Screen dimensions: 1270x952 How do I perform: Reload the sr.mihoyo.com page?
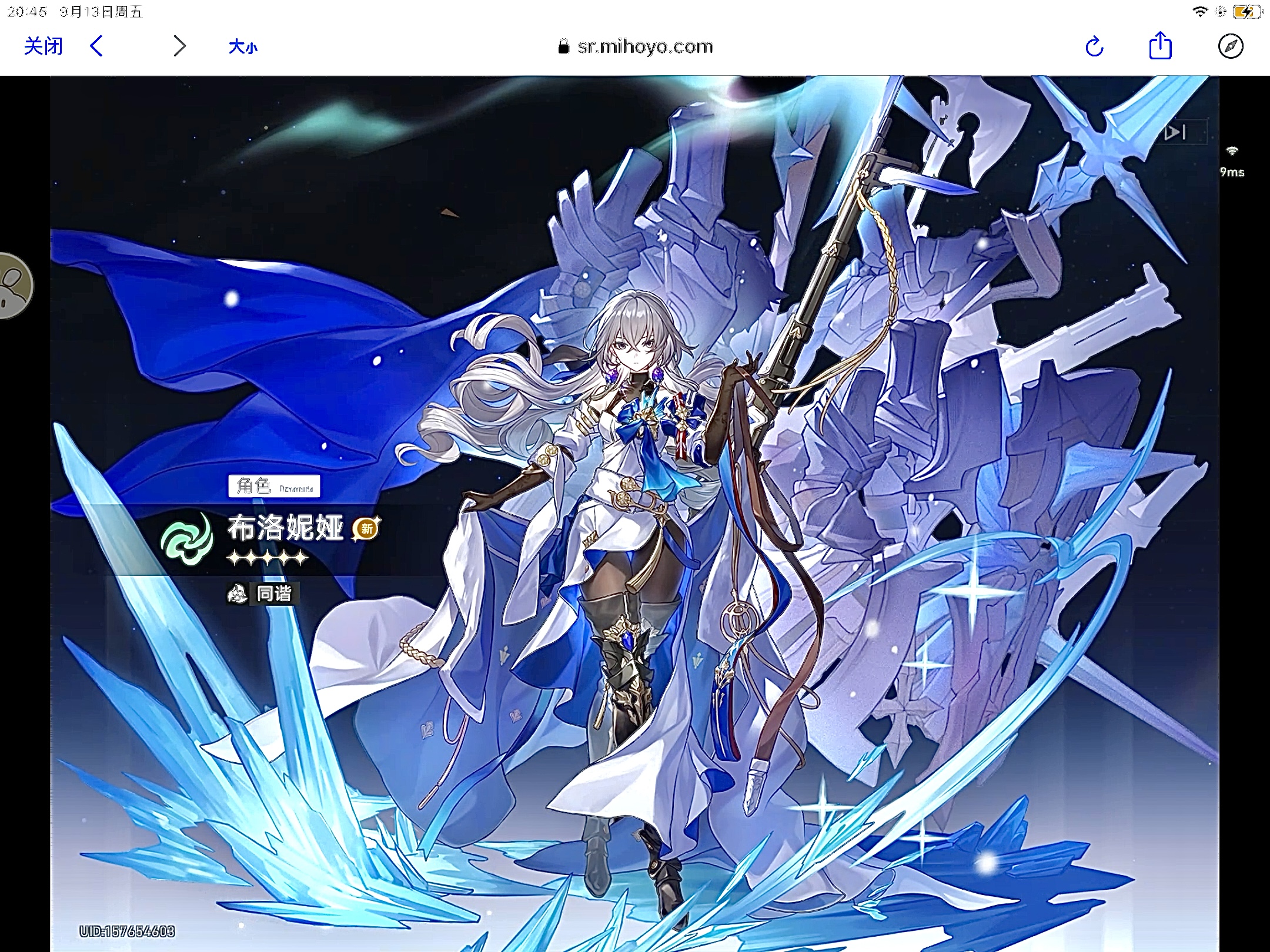[1094, 46]
